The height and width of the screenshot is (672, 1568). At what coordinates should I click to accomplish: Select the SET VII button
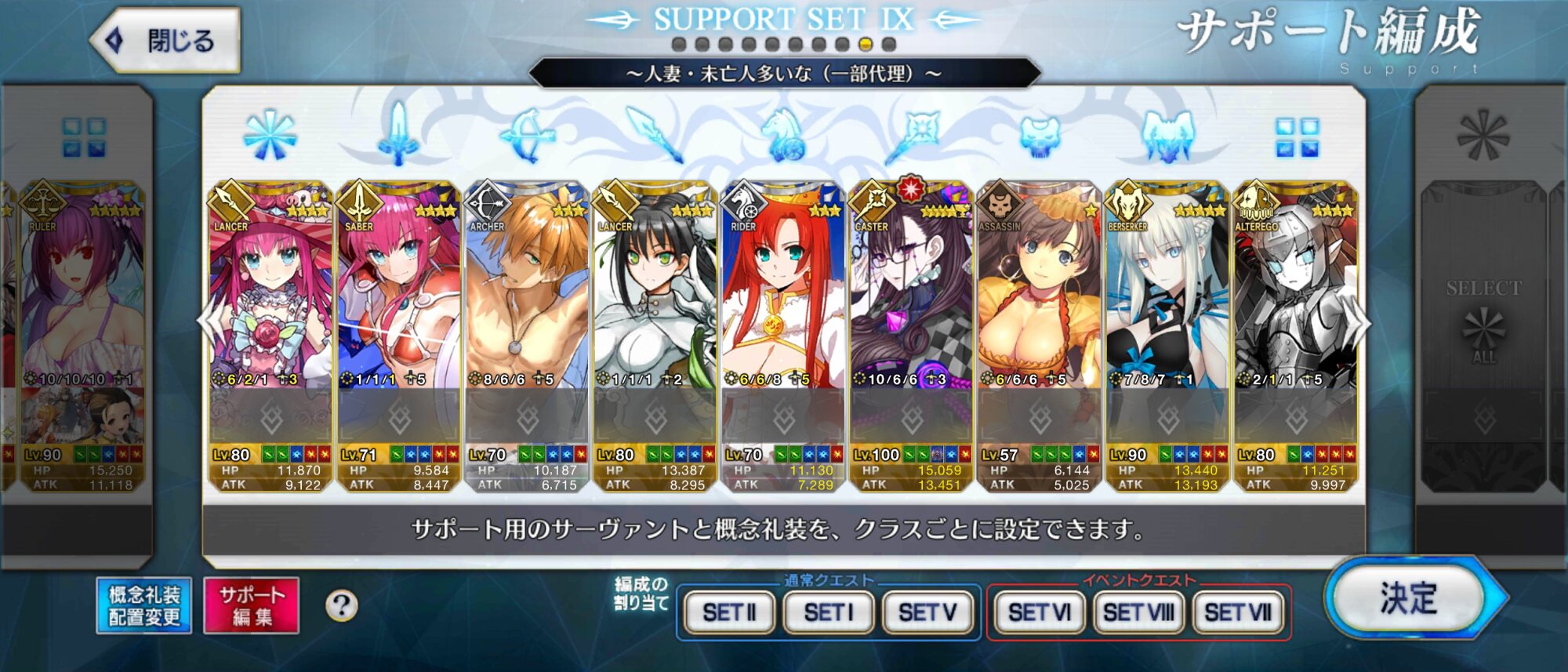tap(1238, 612)
